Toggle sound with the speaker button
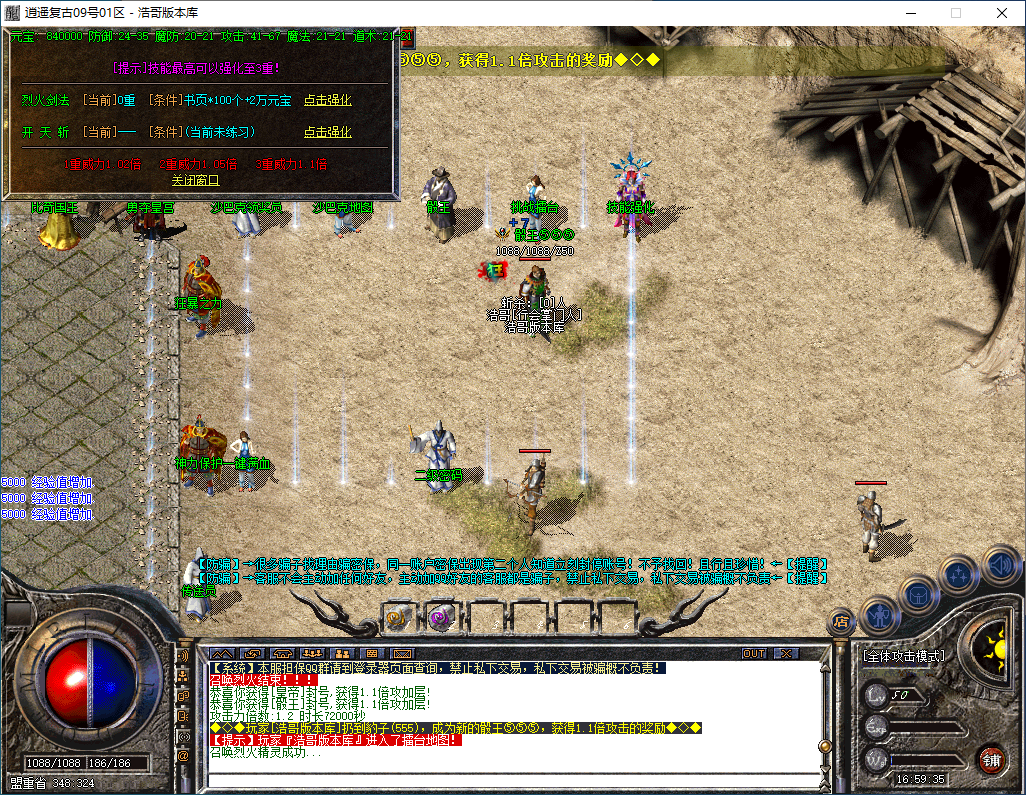The height and width of the screenshot is (795, 1026). 999,564
